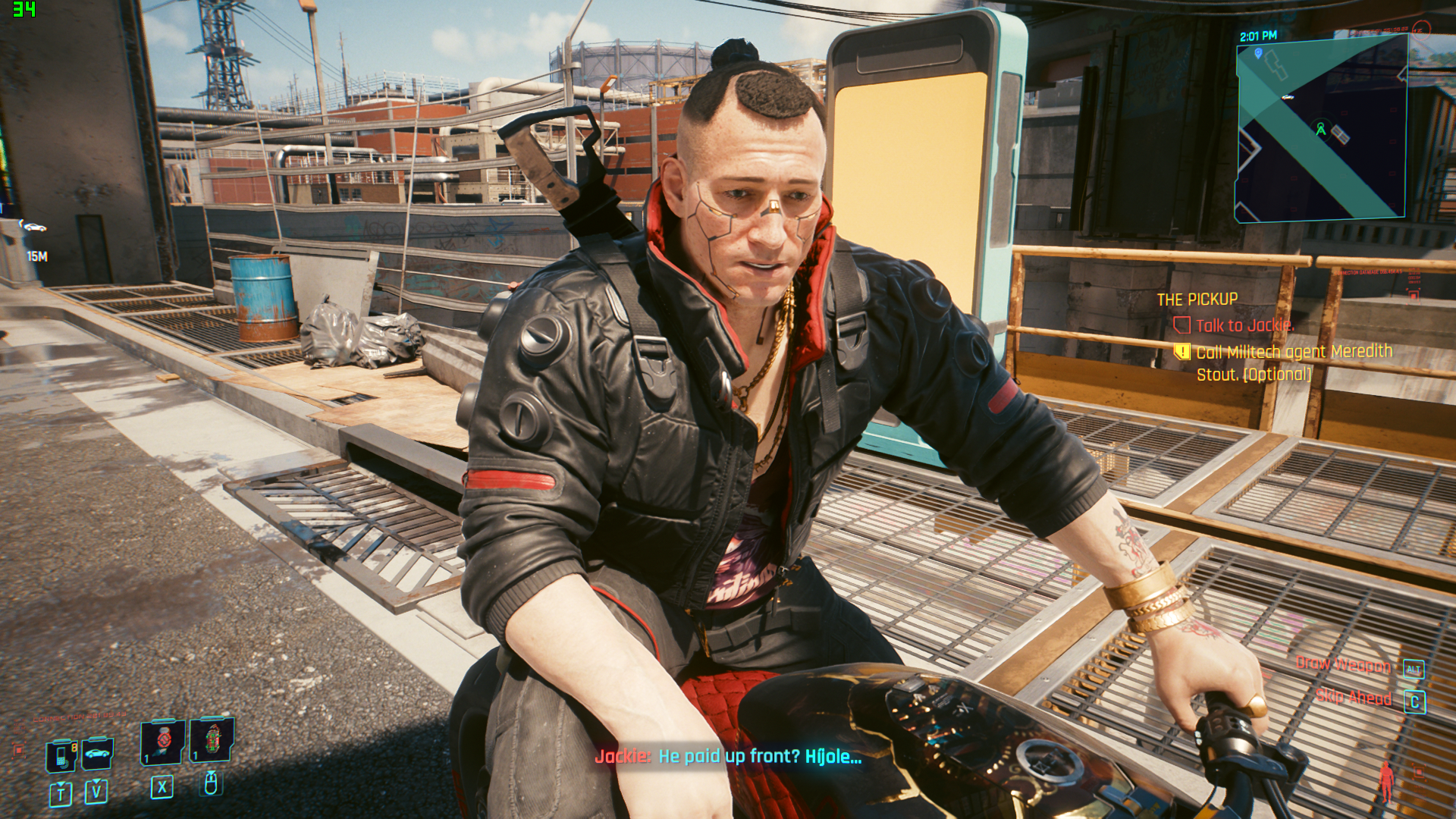Image resolution: width=1456 pixels, height=819 pixels.
Task: Open 'The Pickup' quest tracker title
Action: [x=1197, y=300]
